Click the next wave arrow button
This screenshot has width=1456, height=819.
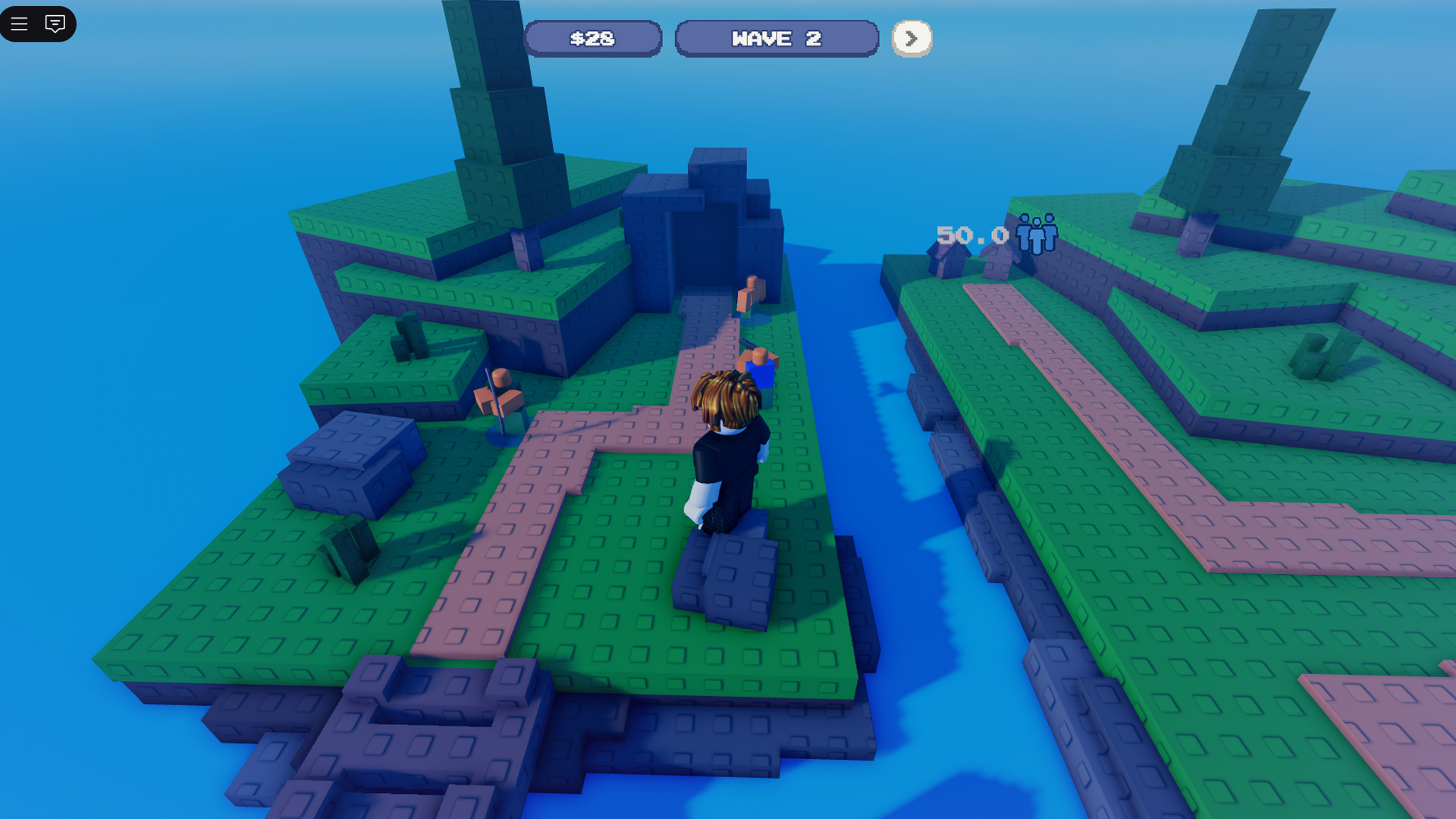[911, 39]
